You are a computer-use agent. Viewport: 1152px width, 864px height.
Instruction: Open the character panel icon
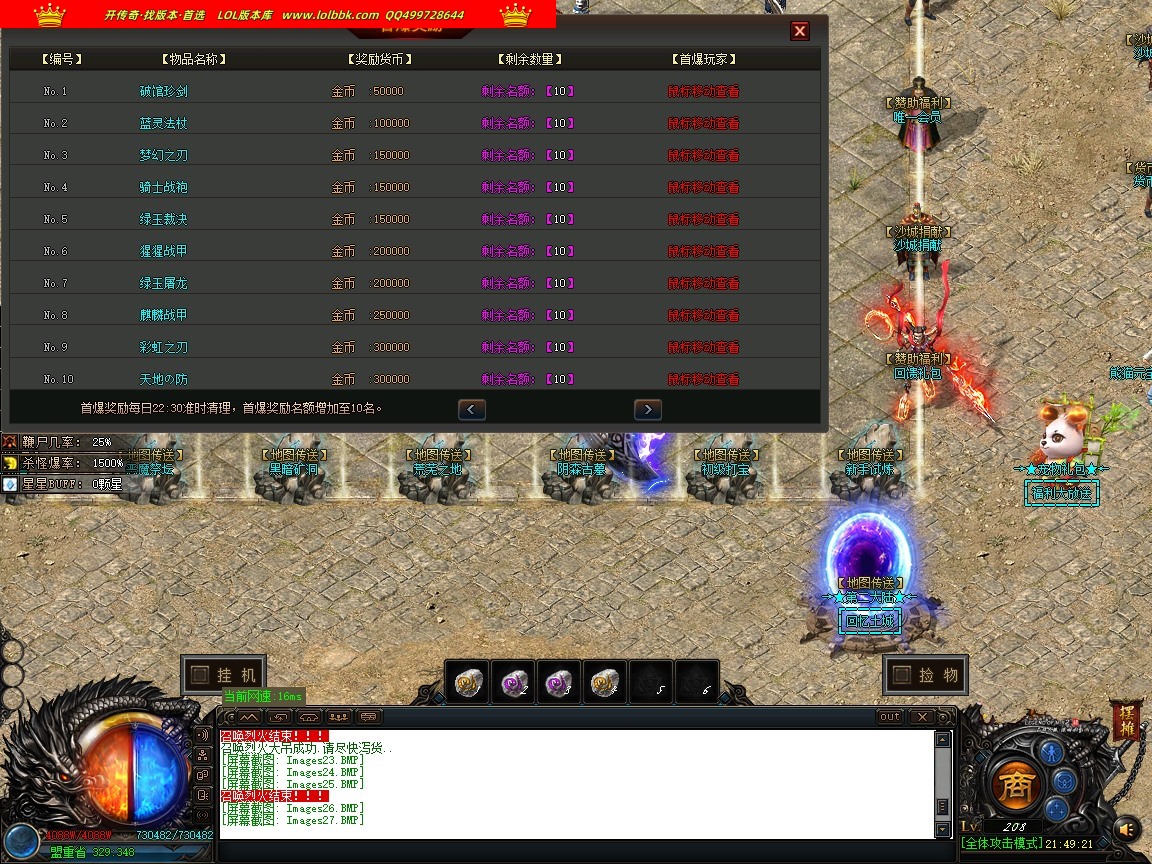point(1049,751)
